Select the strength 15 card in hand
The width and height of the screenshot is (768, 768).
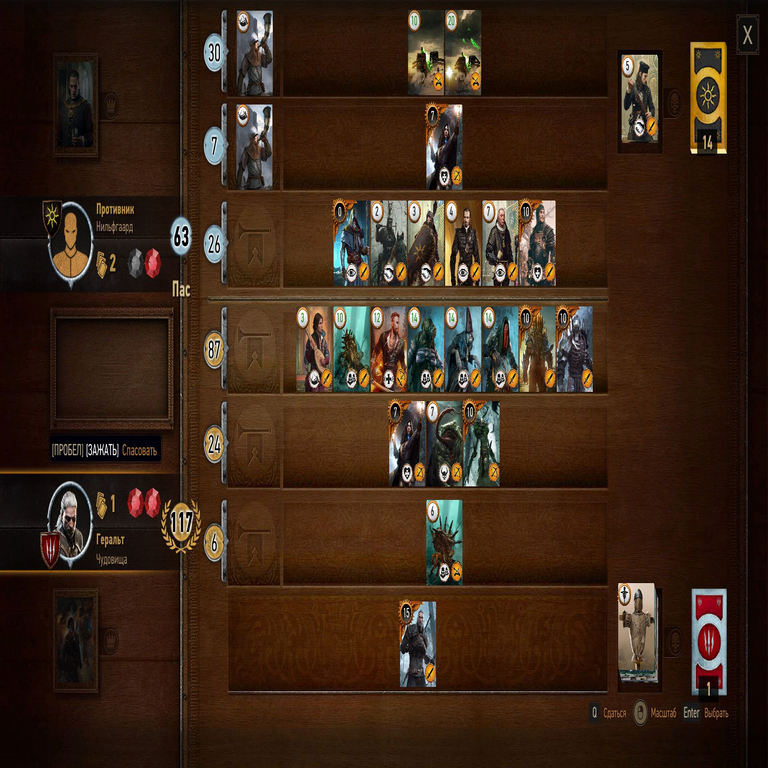pyautogui.click(x=418, y=643)
